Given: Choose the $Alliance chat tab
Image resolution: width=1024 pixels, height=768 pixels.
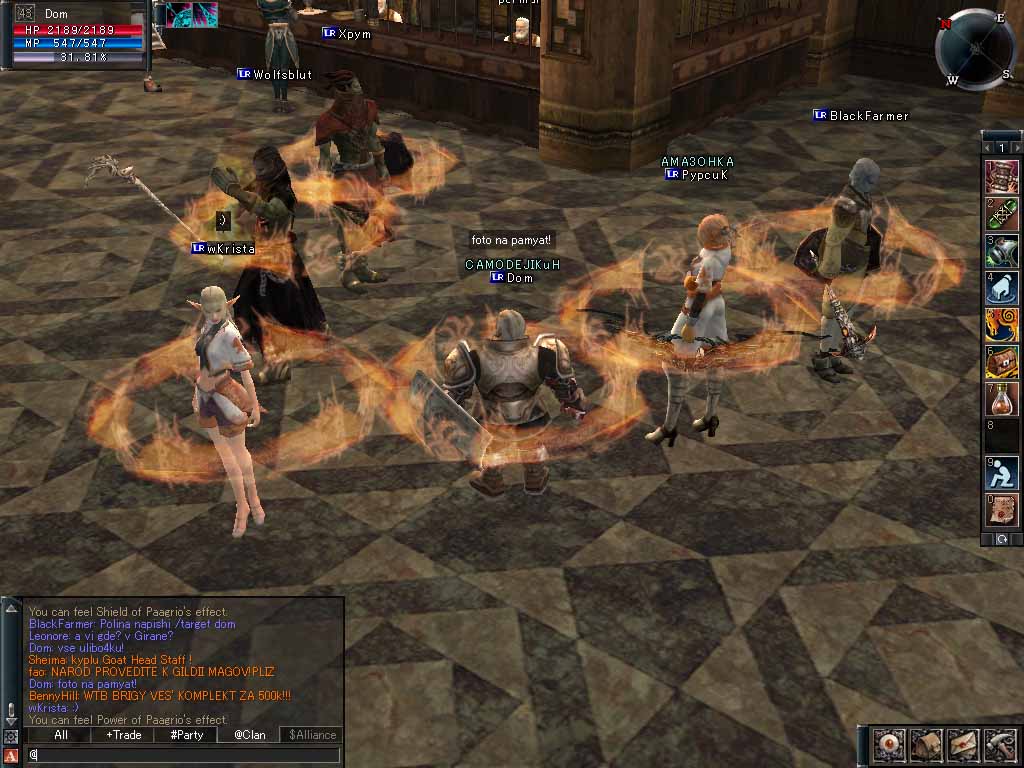Looking at the screenshot, I should (311, 735).
